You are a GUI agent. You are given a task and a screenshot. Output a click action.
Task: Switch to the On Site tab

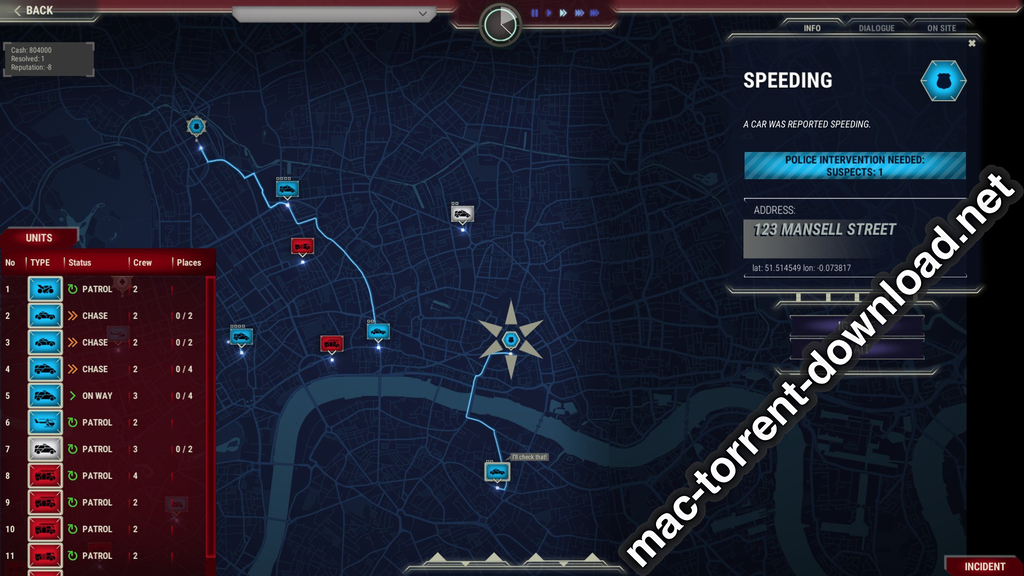[941, 28]
